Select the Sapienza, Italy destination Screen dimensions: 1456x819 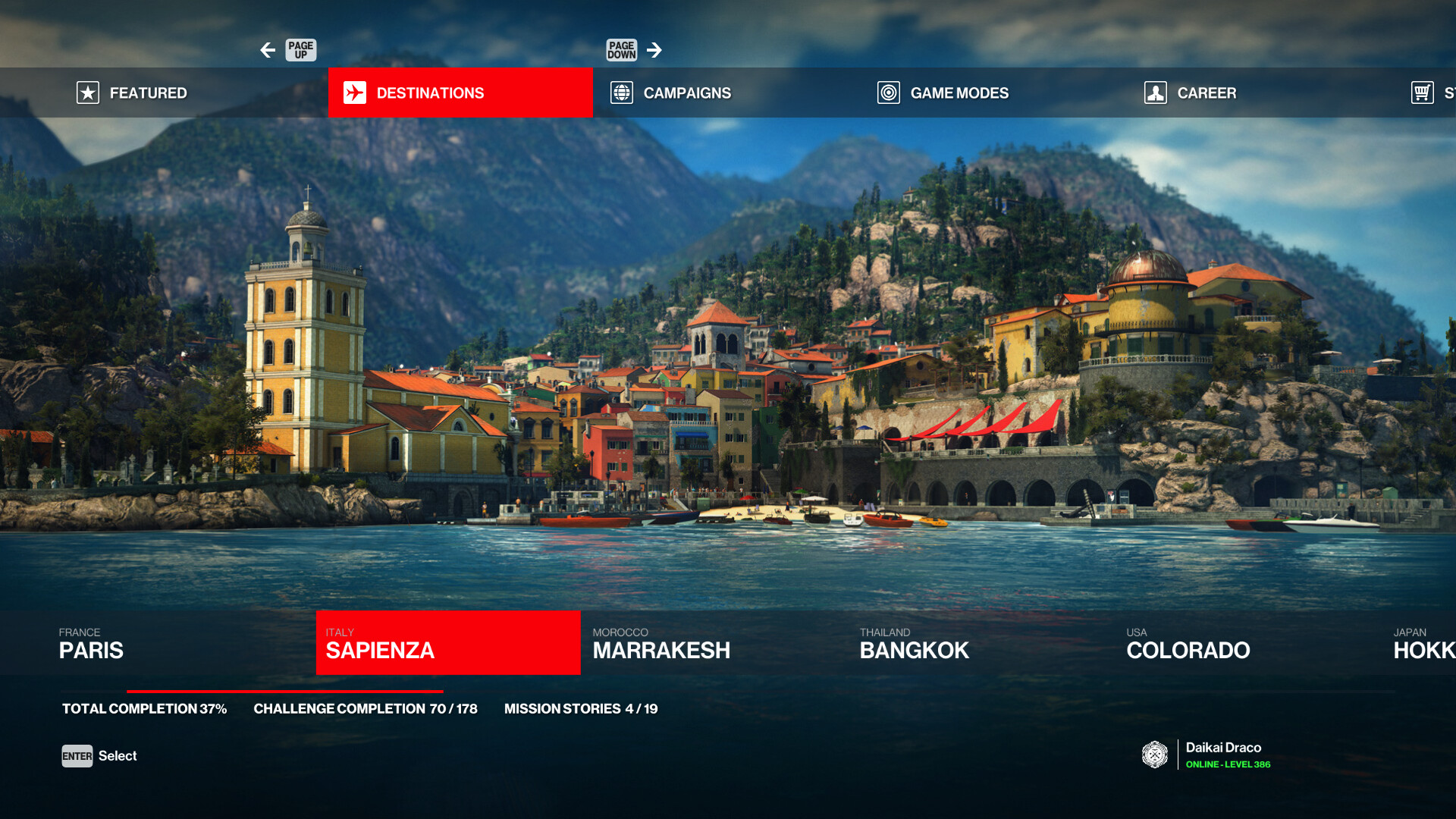tap(447, 643)
